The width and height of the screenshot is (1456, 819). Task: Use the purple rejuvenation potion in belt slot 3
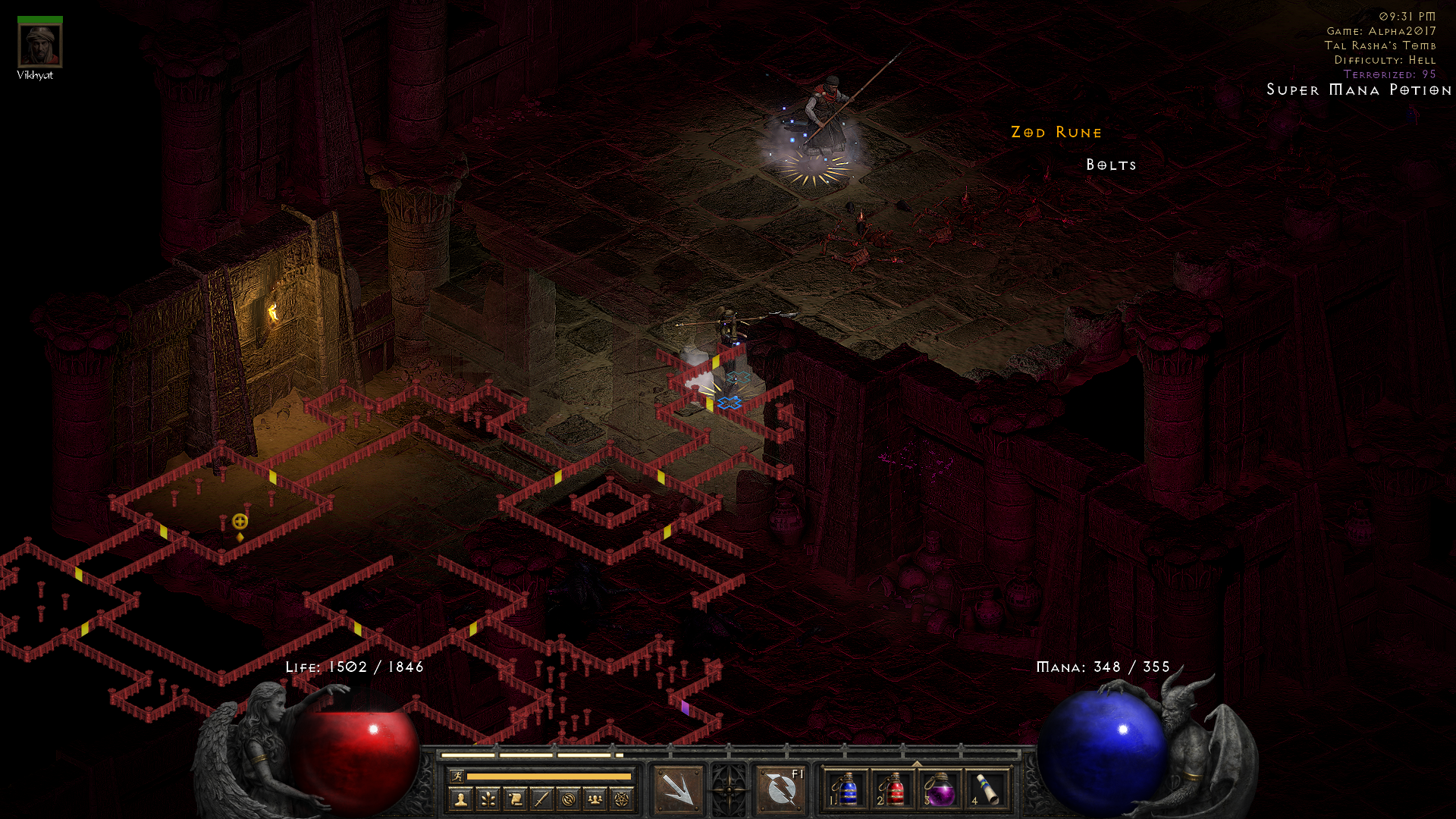[940, 789]
